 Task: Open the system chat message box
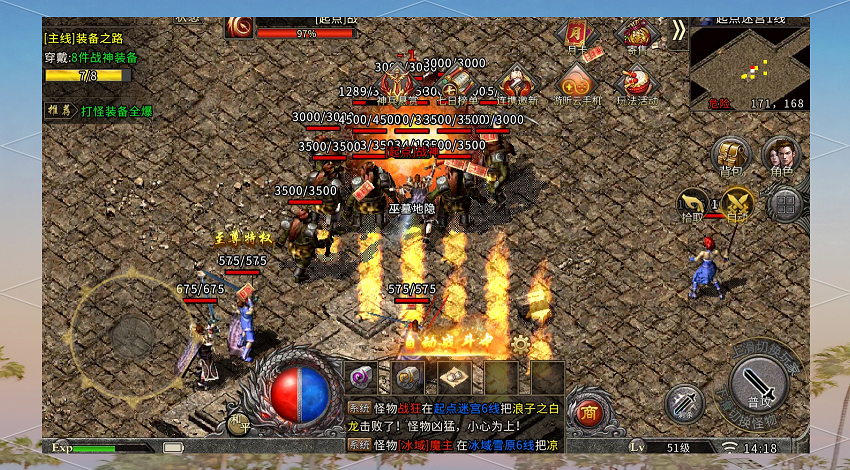[x=455, y=425]
